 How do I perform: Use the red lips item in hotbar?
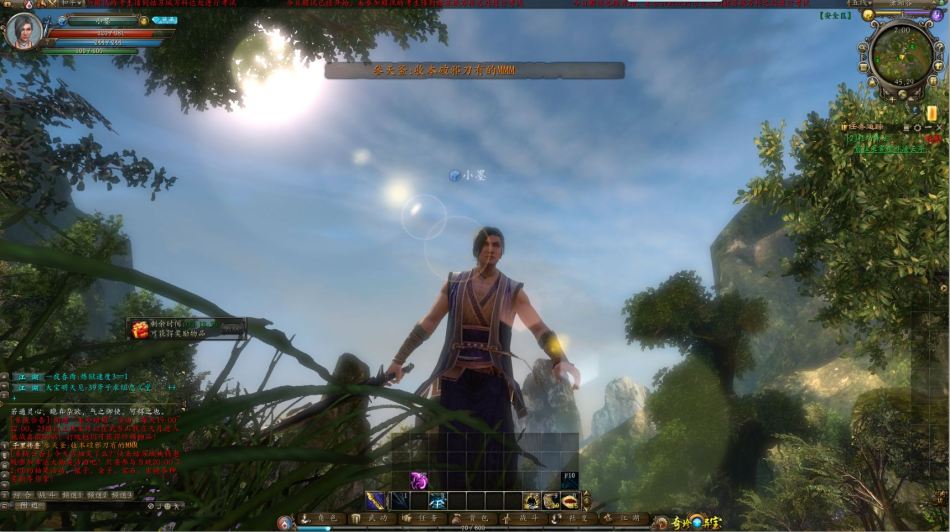[569, 501]
